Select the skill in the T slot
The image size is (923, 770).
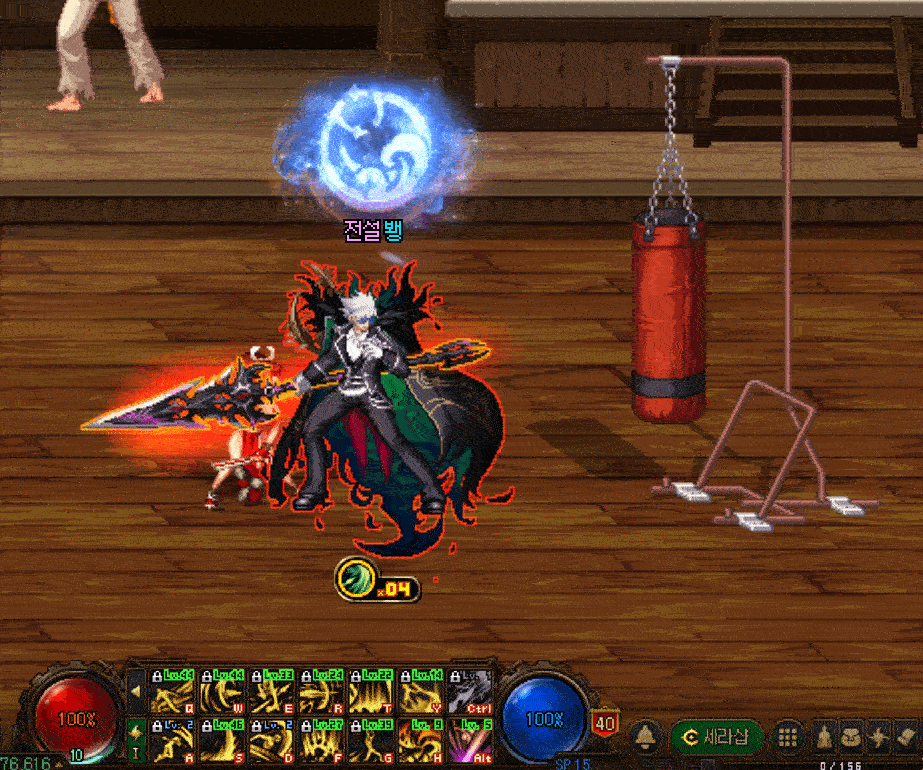point(371,691)
